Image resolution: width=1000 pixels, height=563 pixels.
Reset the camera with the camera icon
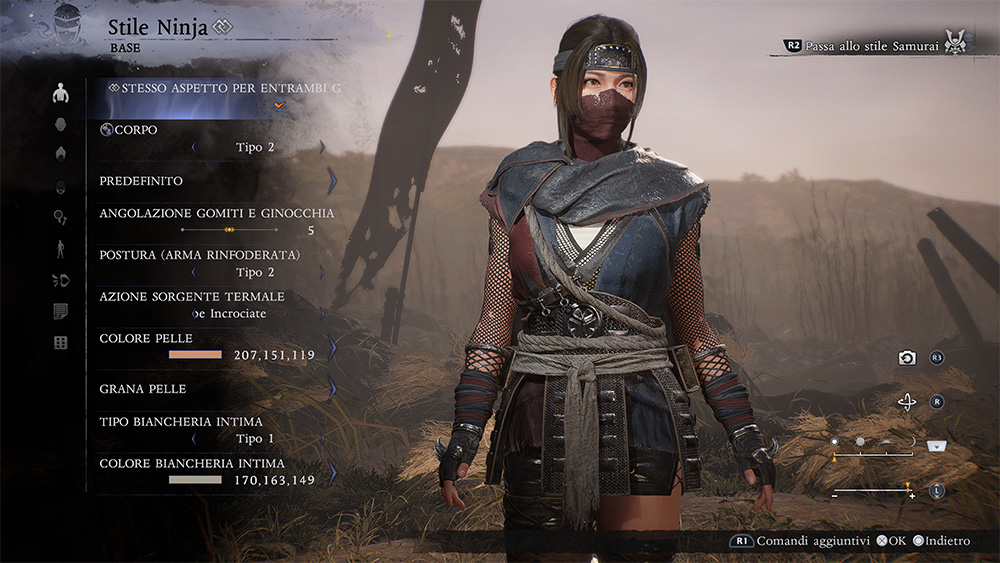click(907, 358)
